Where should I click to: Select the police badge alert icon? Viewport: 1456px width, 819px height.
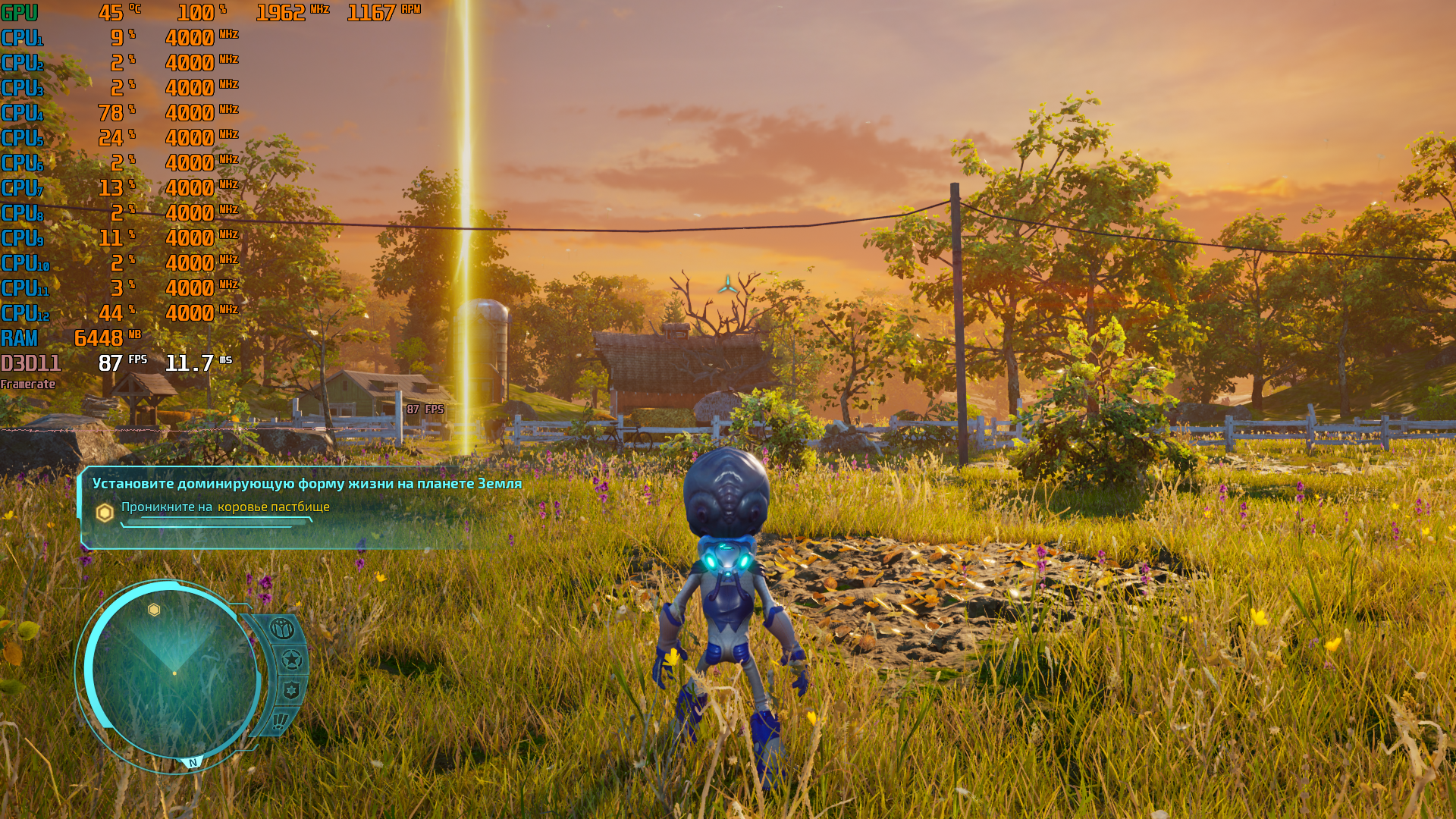pos(291,690)
